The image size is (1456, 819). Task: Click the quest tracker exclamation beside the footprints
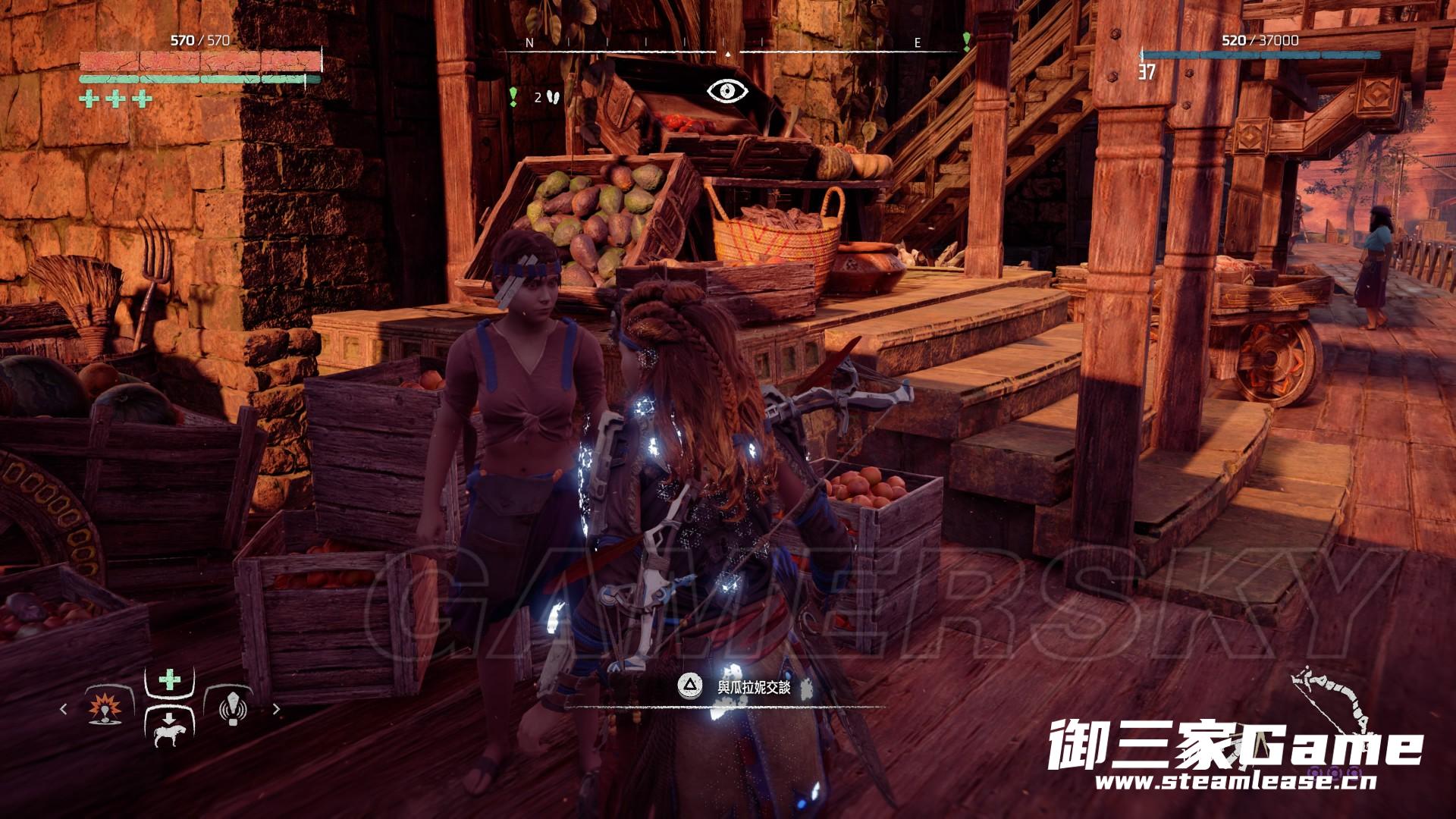(513, 96)
